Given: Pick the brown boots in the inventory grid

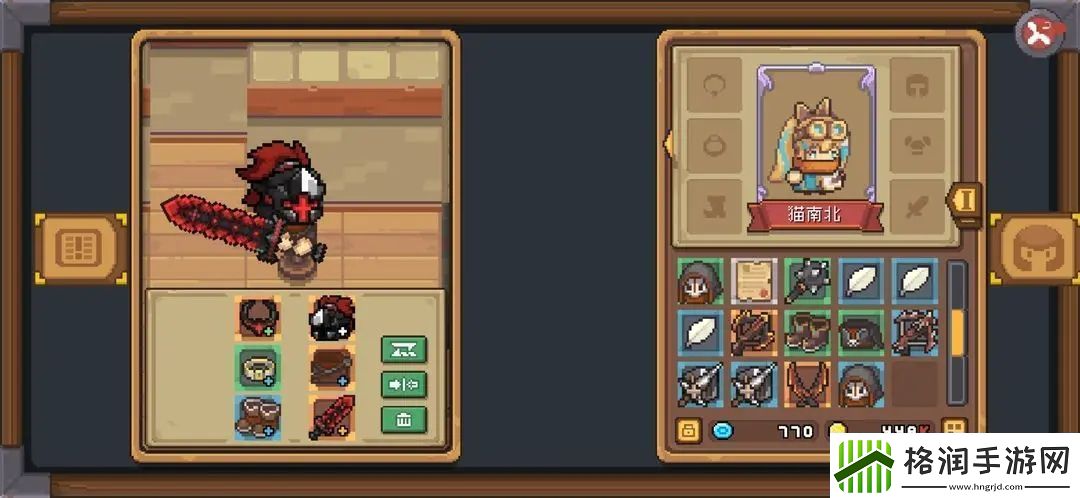Looking at the screenshot, I should (807, 333).
